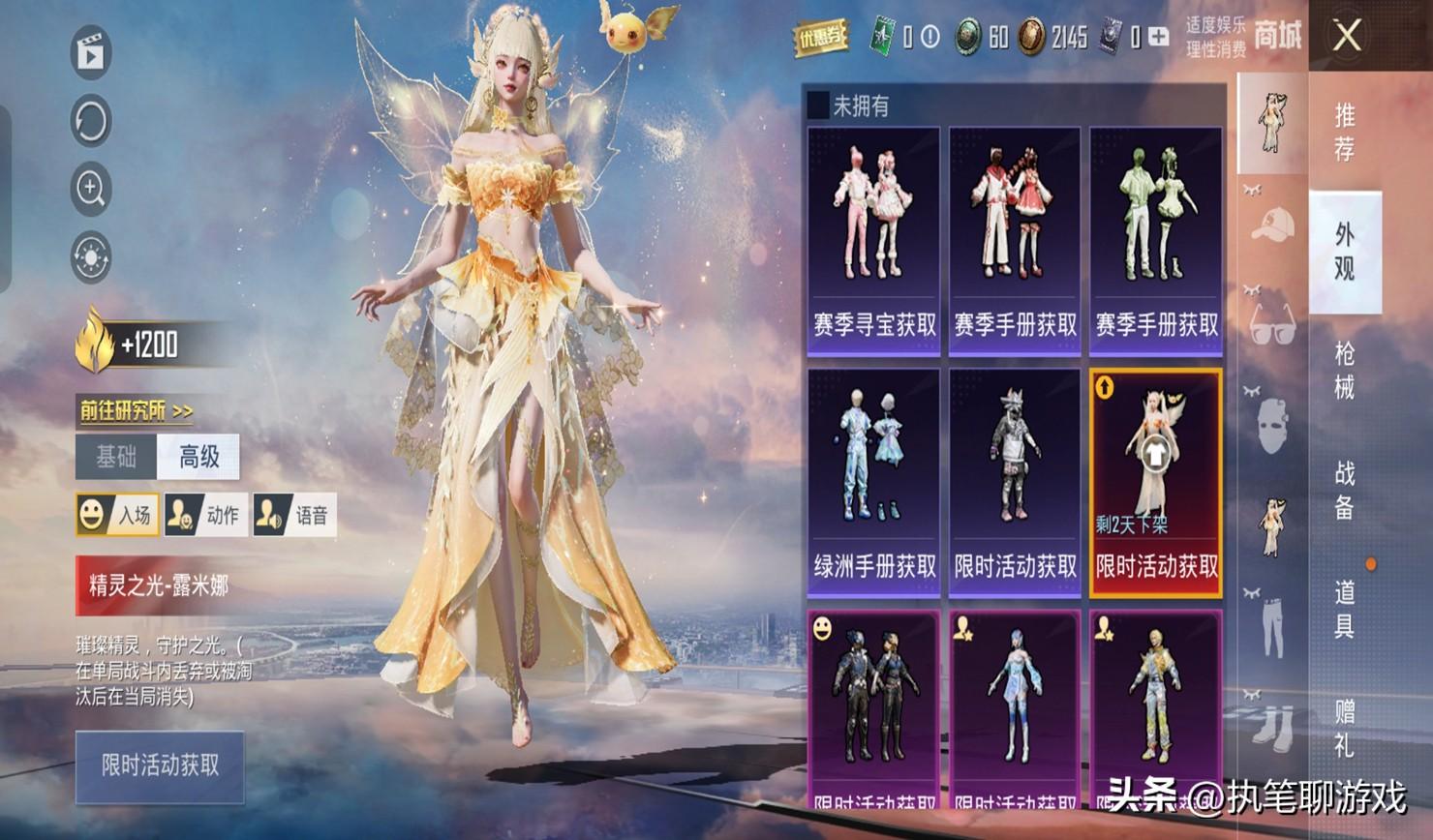
Task: Play the outfit preview video clip
Action: (x=91, y=52)
